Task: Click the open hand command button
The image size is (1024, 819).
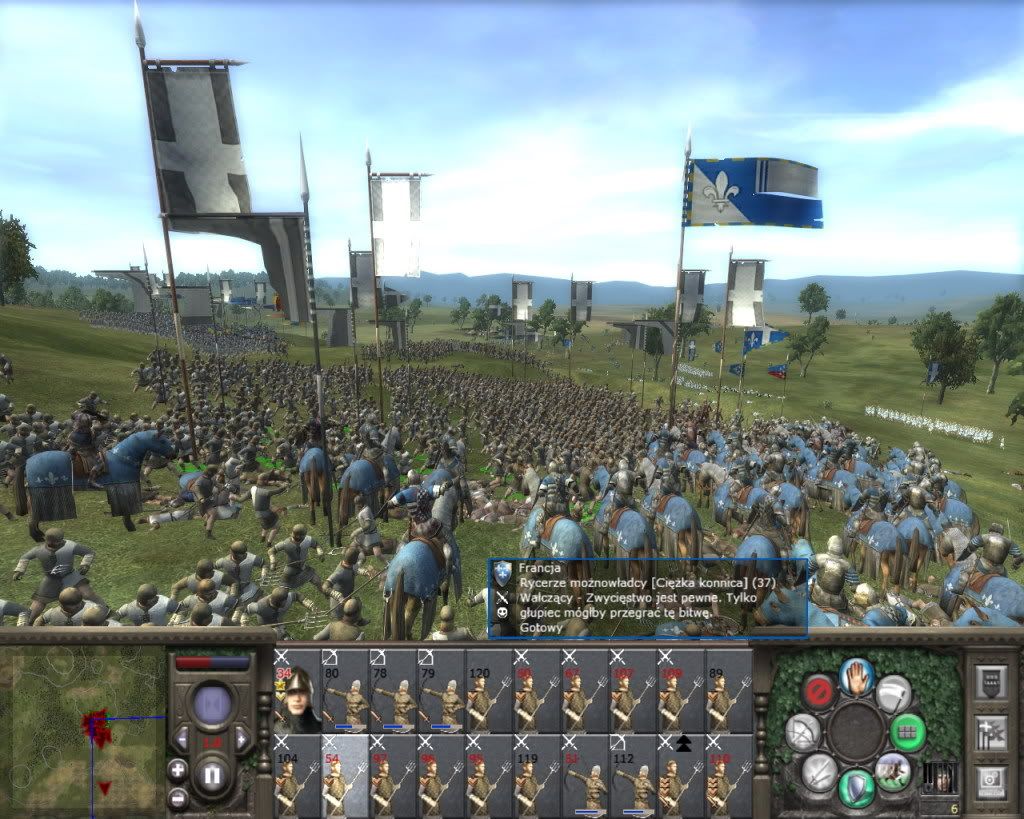Action: [857, 676]
